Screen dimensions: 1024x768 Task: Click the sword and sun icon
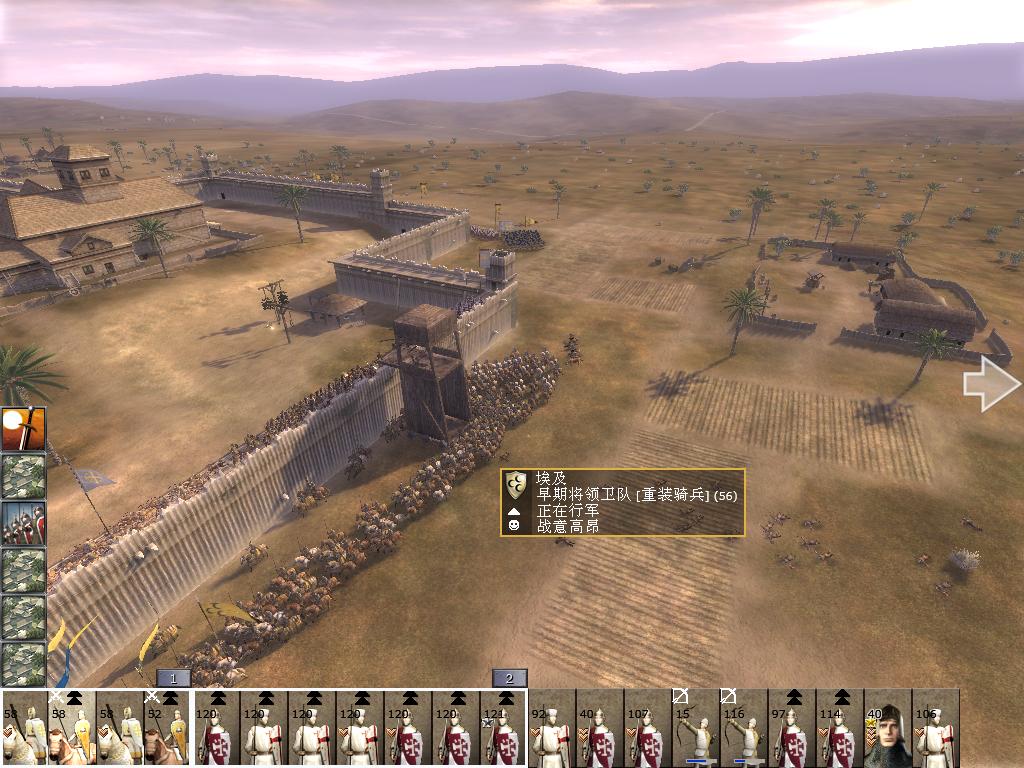(x=23, y=429)
